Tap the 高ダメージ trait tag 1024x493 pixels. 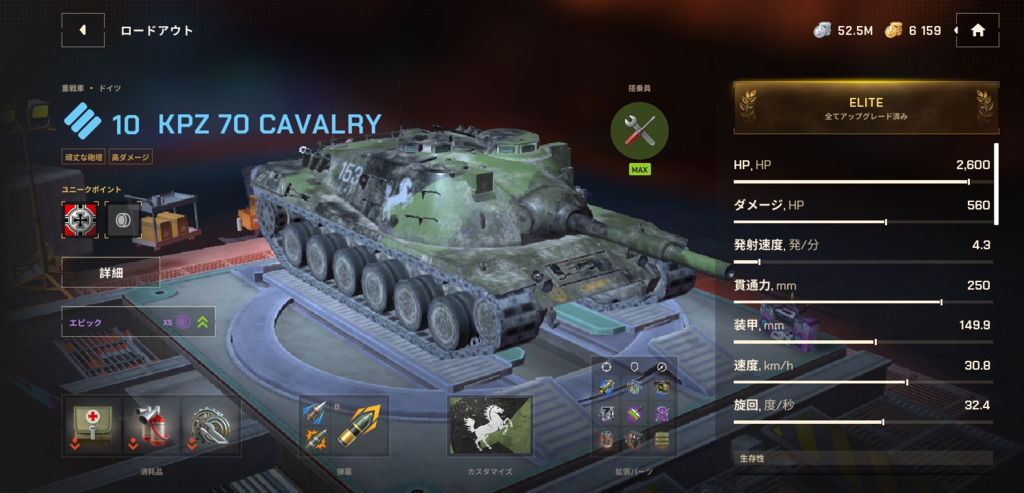131,157
